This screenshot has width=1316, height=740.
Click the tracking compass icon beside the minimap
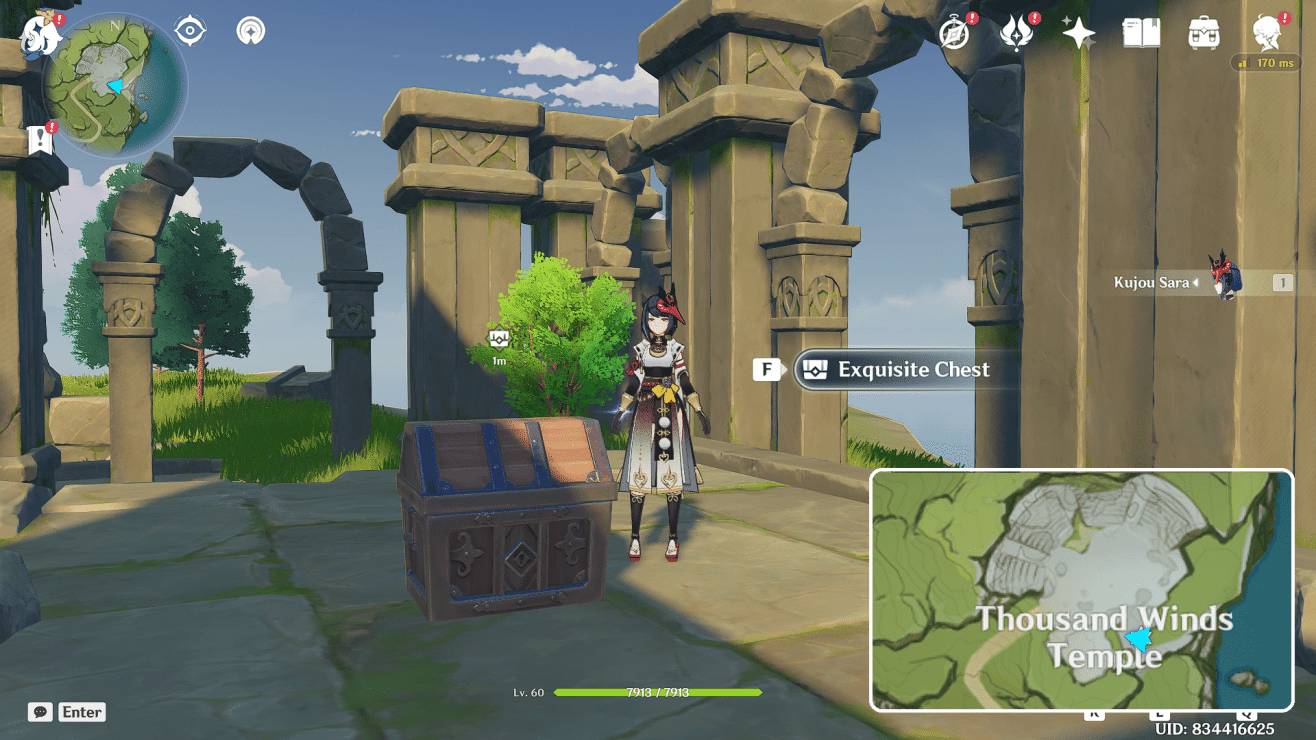tap(189, 30)
